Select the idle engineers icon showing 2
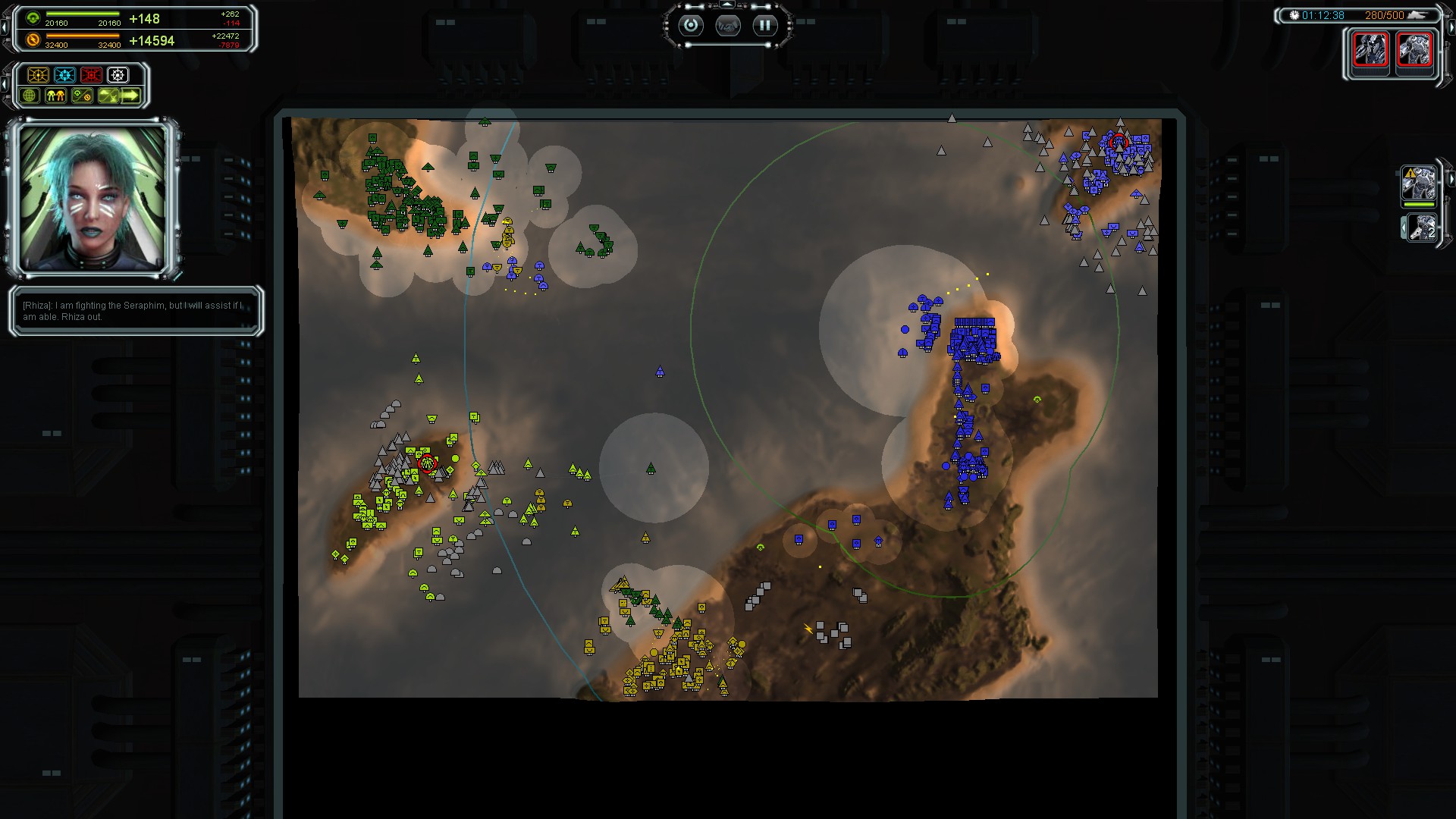Viewport: 1456px width, 819px height. tap(1420, 227)
